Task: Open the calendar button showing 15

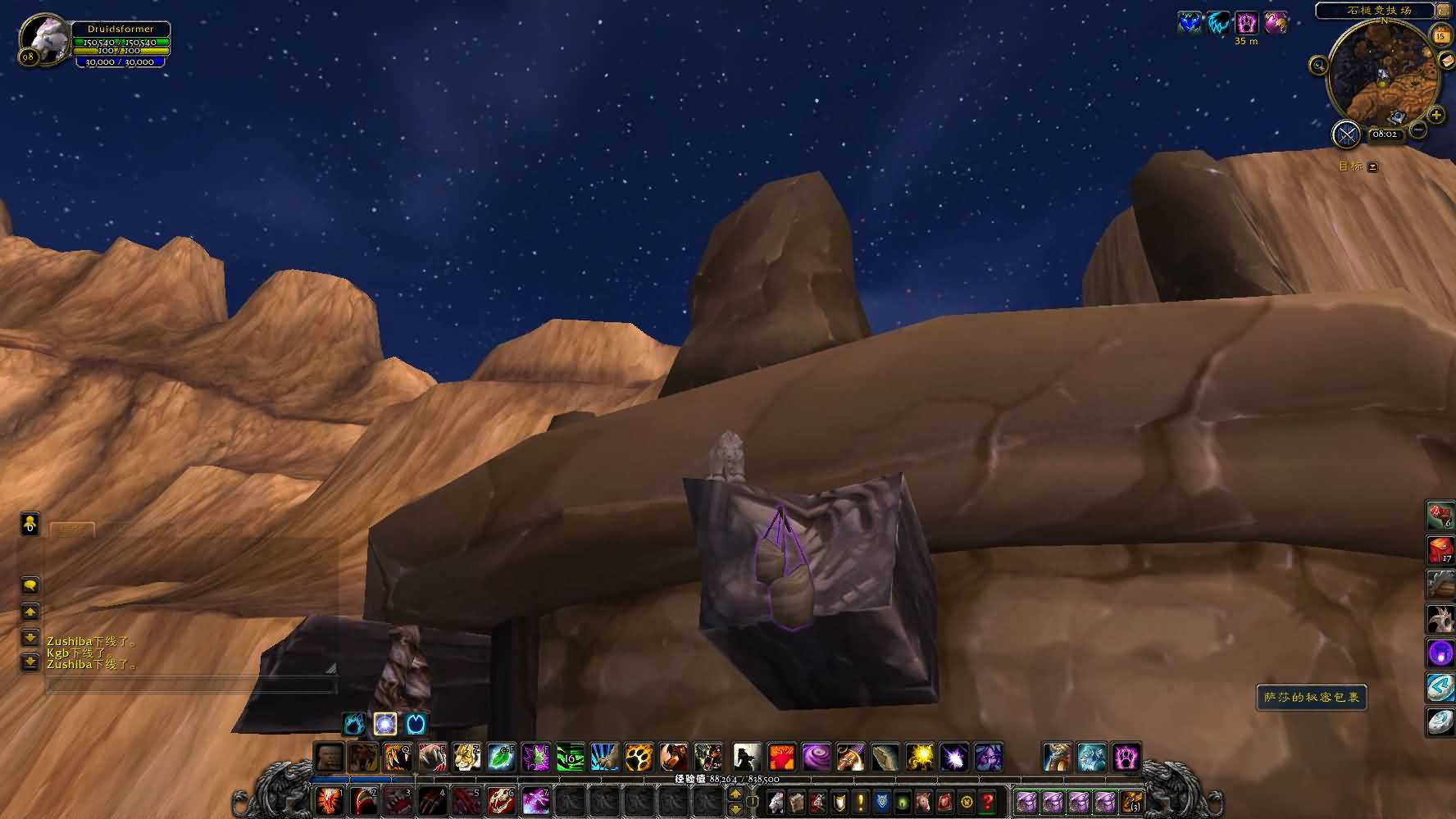Action: pyautogui.click(x=1440, y=35)
